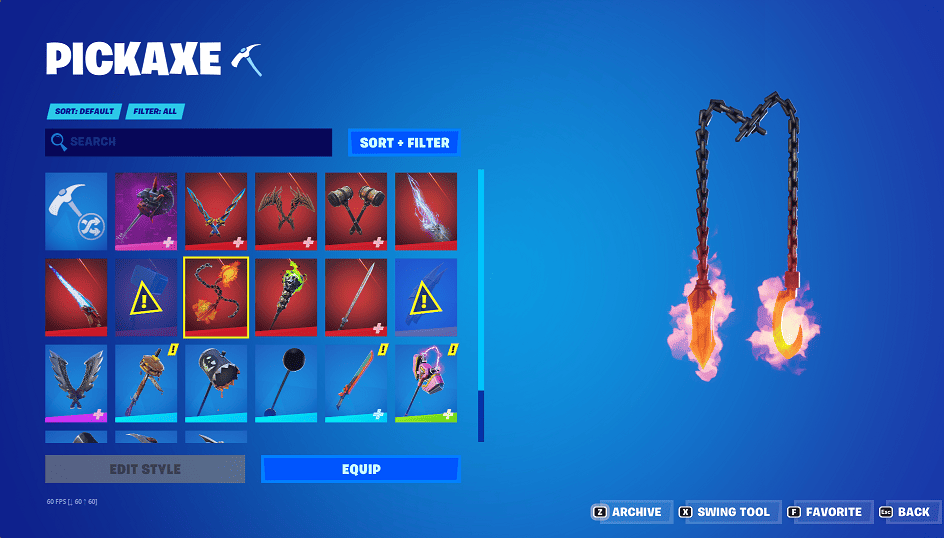
Task: Choose the black round-headed pole pickaxe
Action: click(x=286, y=383)
